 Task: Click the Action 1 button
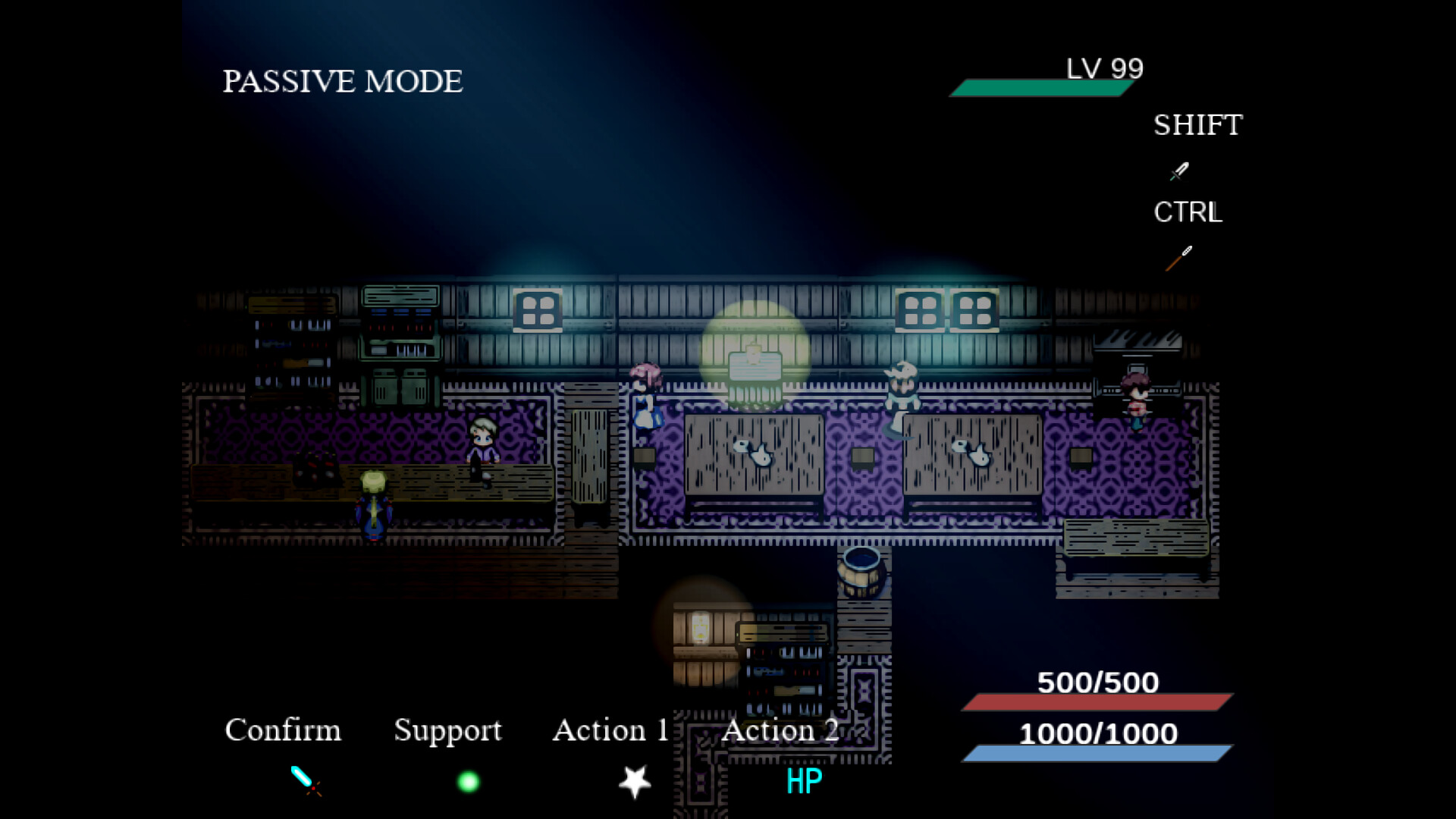click(610, 730)
